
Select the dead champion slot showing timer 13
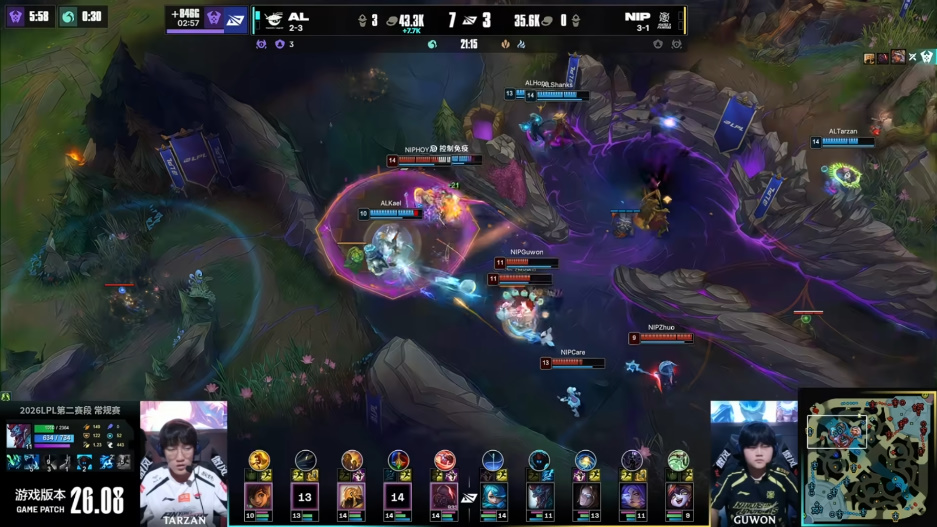click(x=305, y=496)
